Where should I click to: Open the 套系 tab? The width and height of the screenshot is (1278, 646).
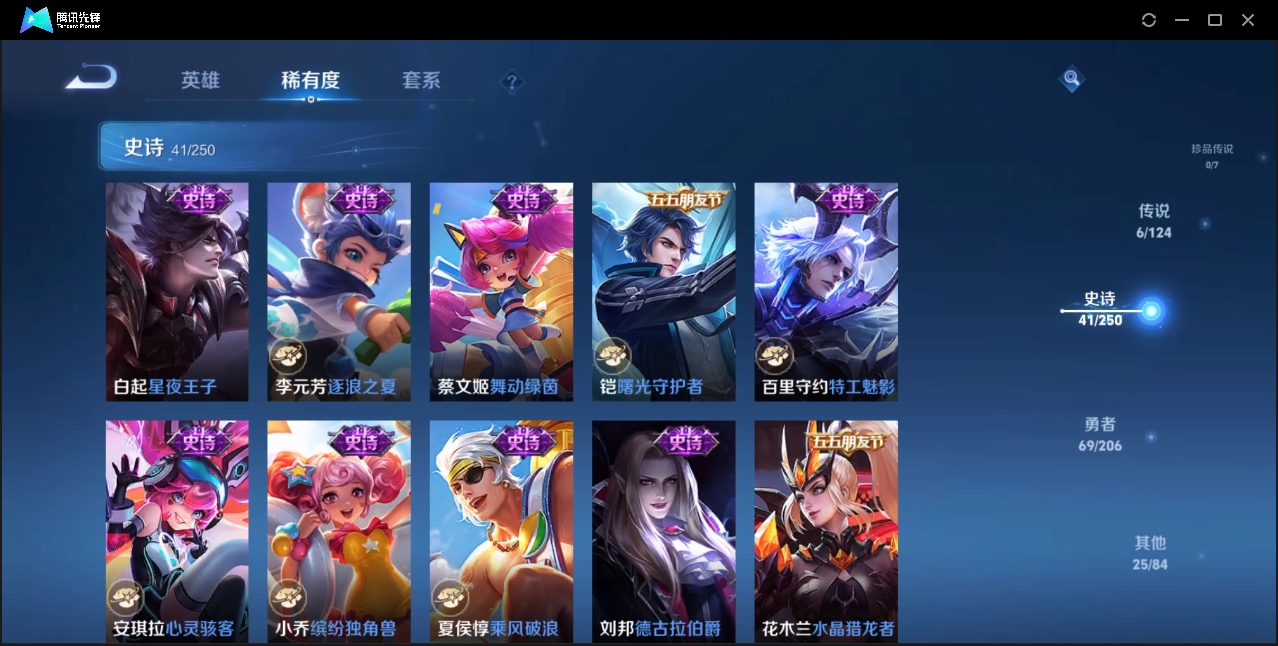coord(421,81)
